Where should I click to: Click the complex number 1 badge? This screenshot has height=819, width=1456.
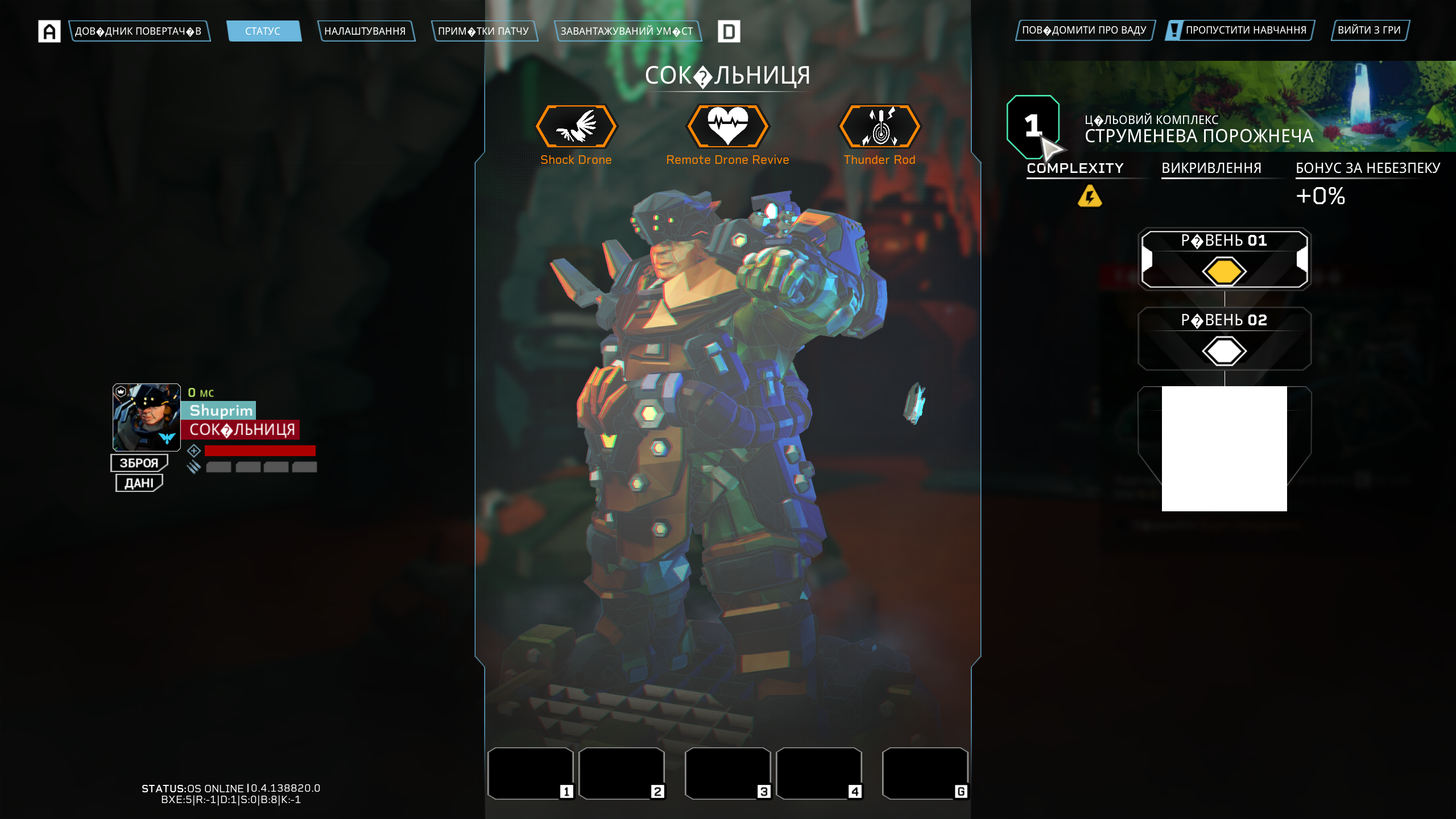[x=1032, y=126]
